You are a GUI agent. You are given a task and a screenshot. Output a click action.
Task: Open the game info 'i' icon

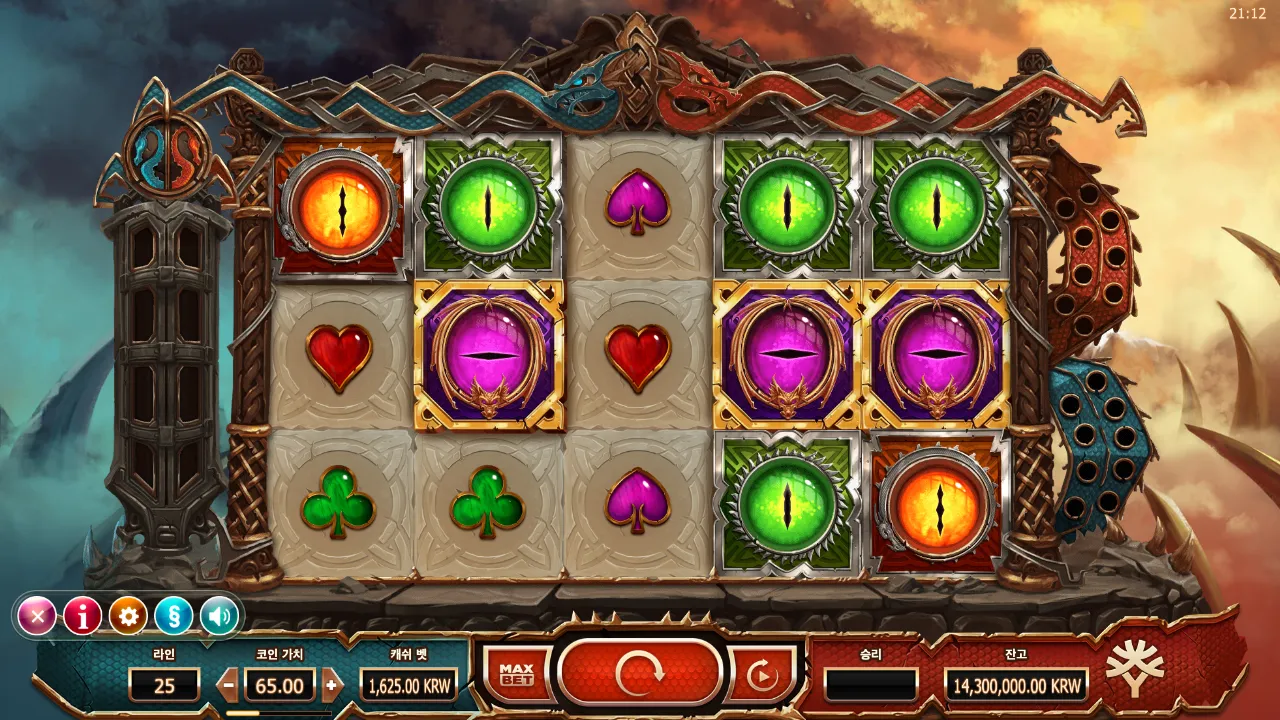tap(83, 616)
